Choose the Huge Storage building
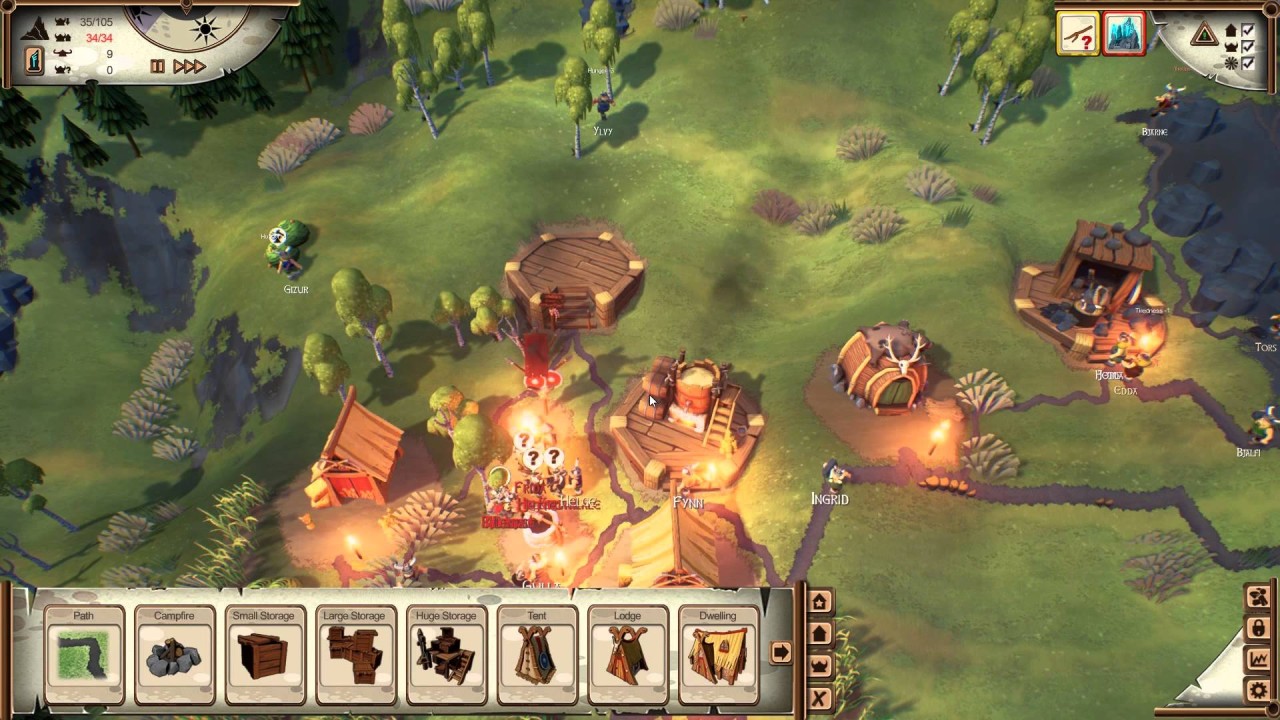Image resolution: width=1280 pixels, height=720 pixels. 446,655
